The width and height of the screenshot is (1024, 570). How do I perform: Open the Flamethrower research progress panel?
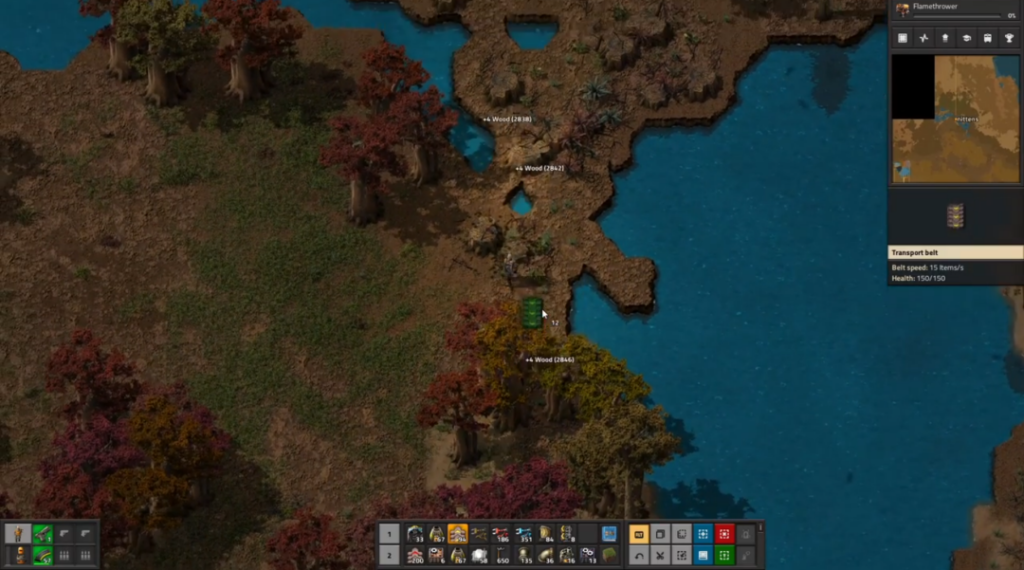pos(955,10)
